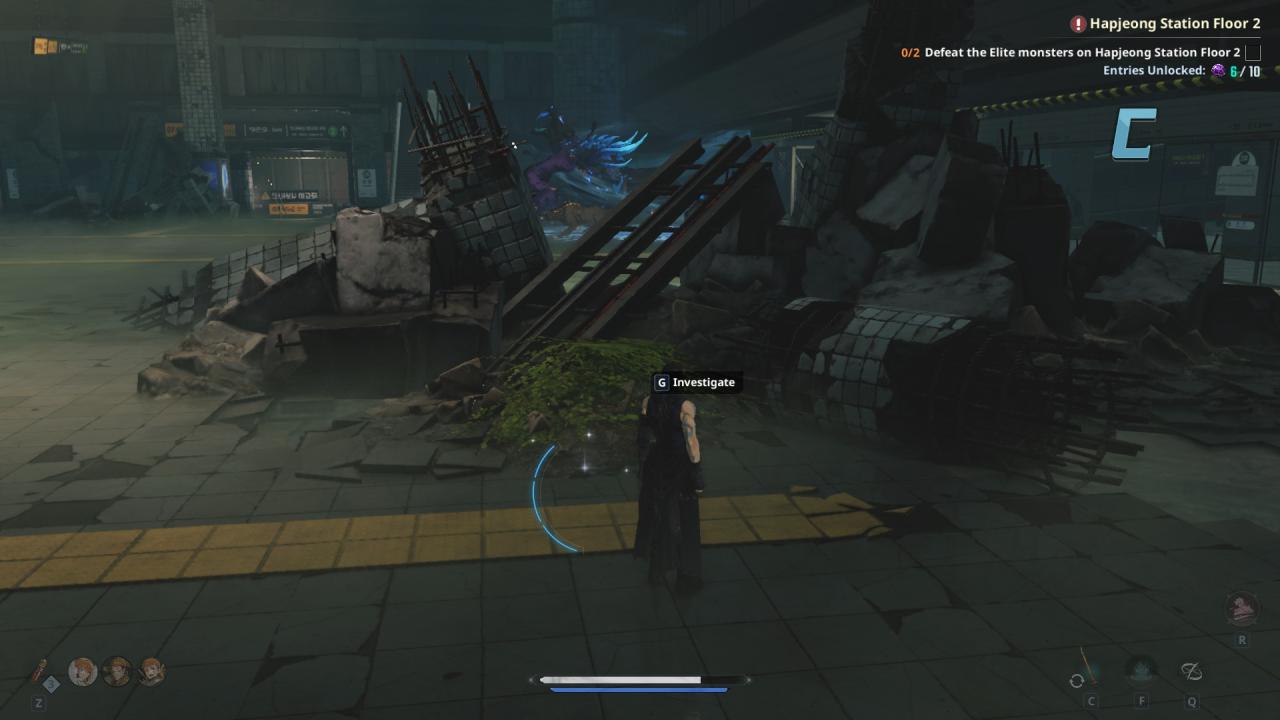Use the red healing potion item
This screenshot has width=1280, height=720.
40,672
